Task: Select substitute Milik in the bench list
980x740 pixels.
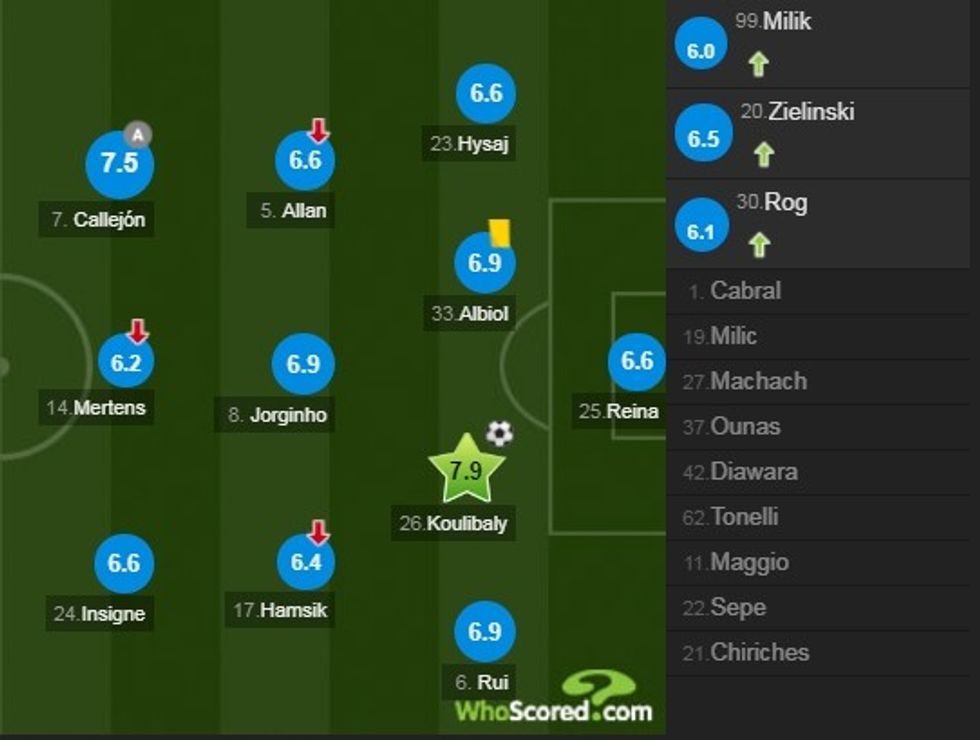Action: [787, 22]
